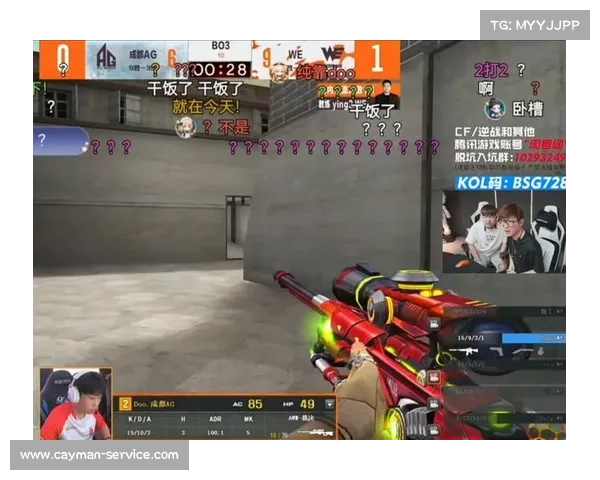Select the two casters' webcam window
The image size is (600, 480).
[x=505, y=232]
